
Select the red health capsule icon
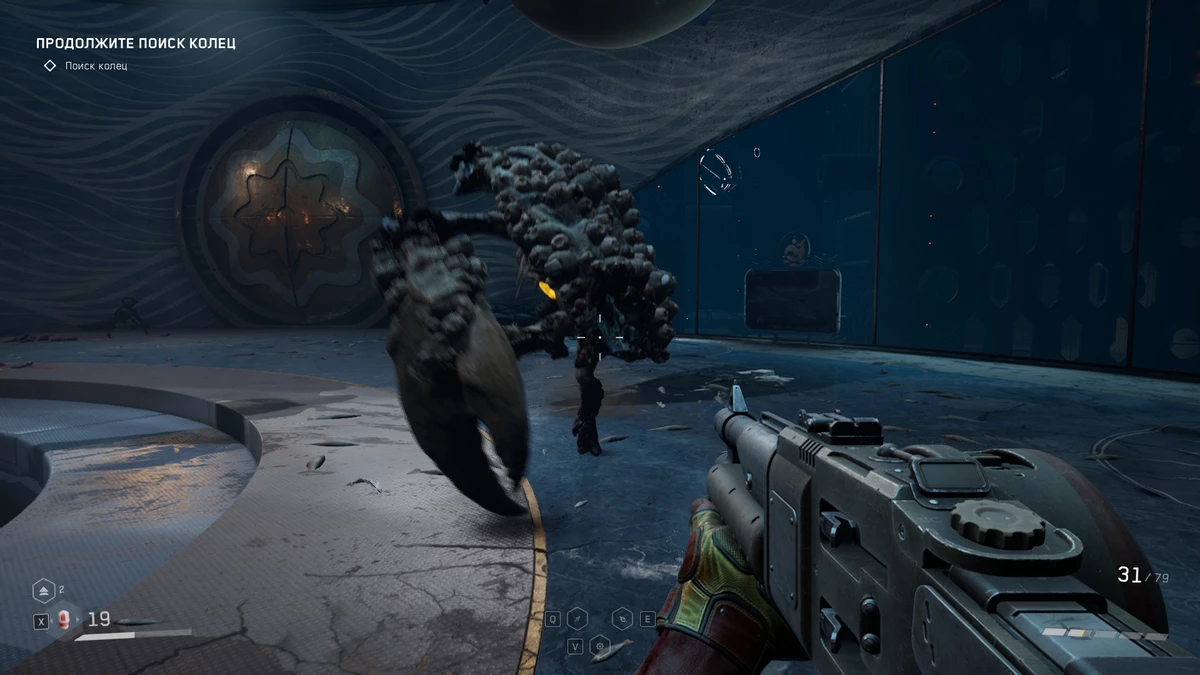[x=64, y=620]
